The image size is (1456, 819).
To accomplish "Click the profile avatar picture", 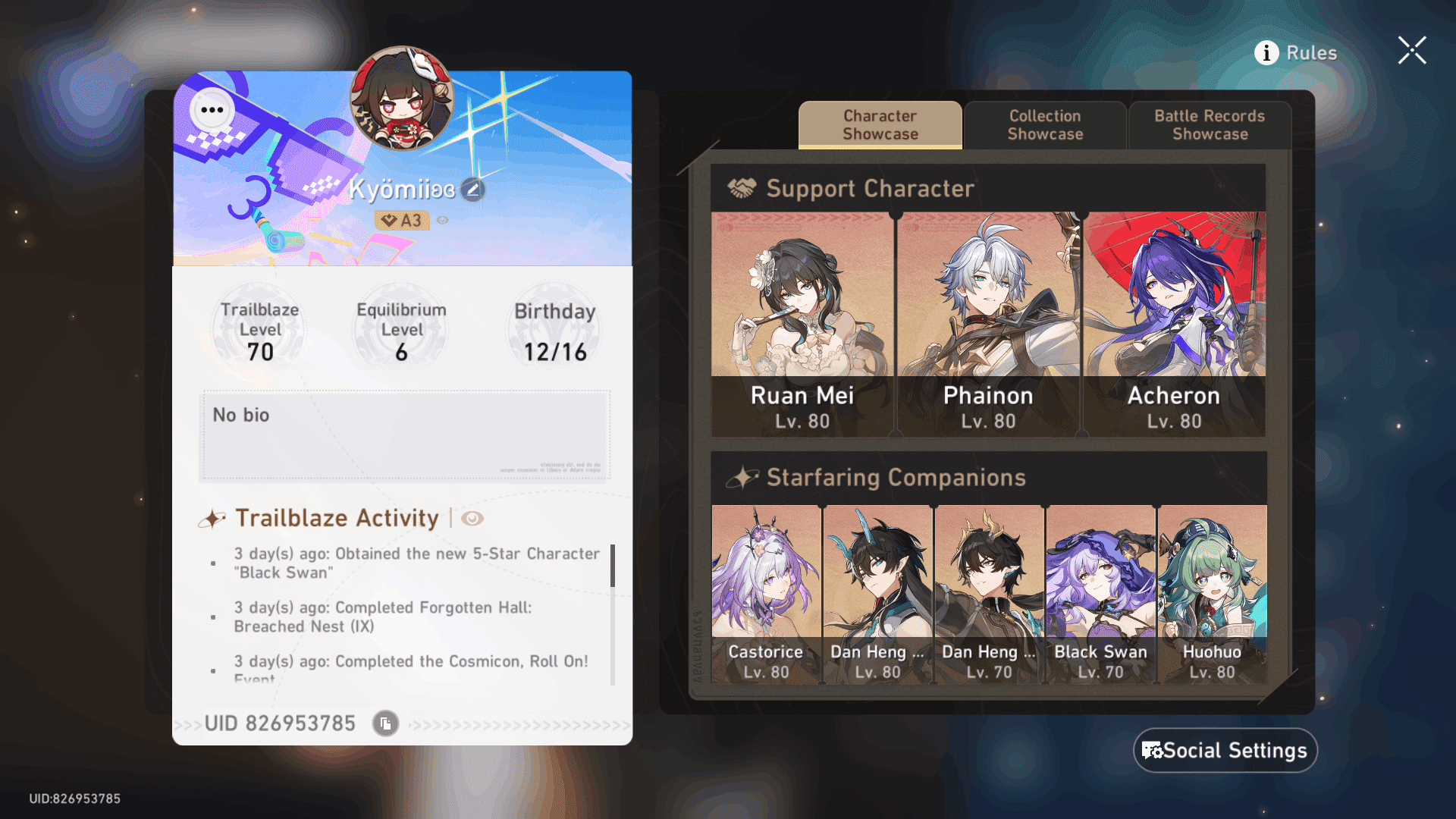I will pos(401,104).
